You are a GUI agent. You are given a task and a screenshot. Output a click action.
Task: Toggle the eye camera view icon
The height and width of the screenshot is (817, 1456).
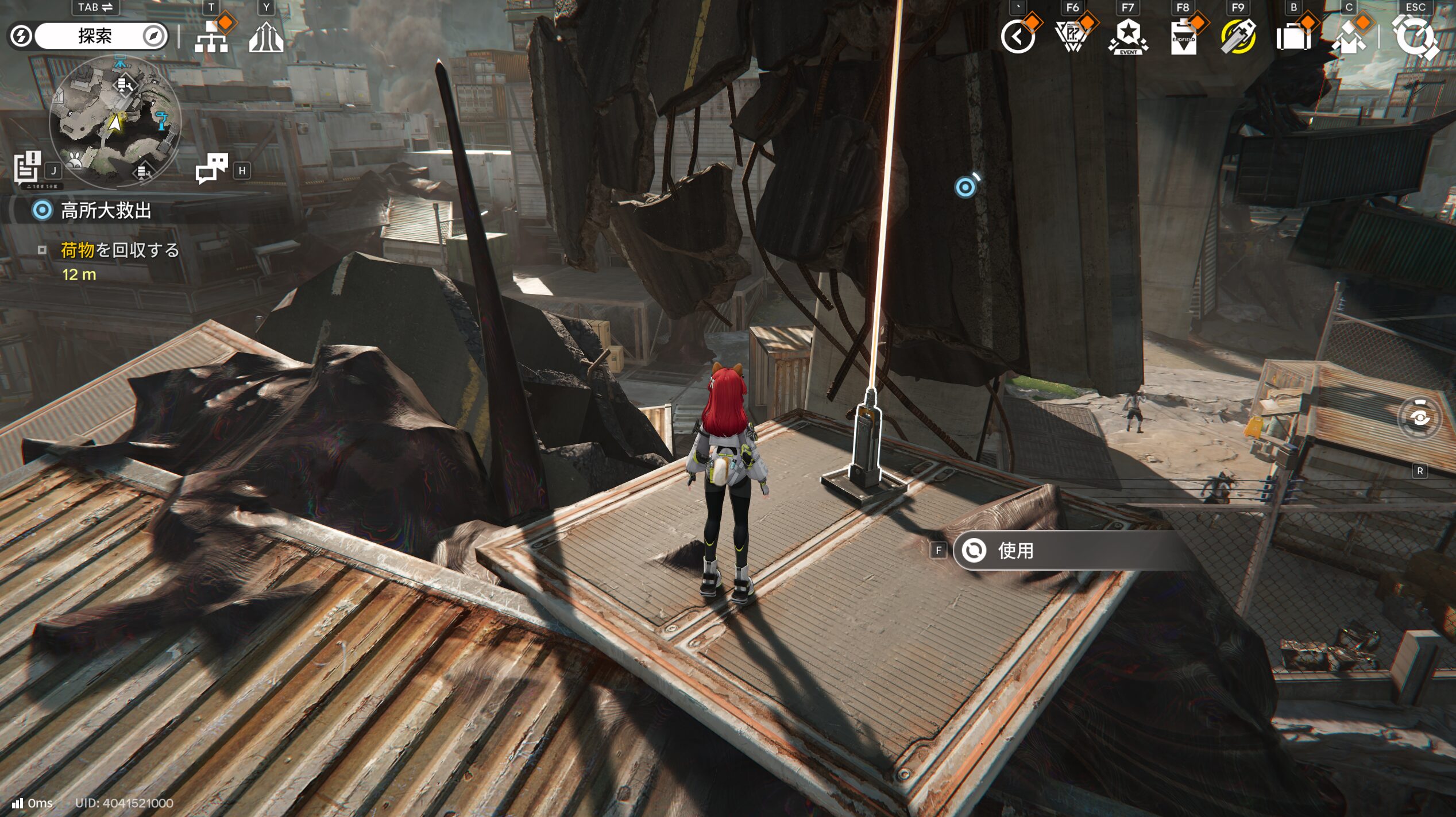(x=1419, y=418)
